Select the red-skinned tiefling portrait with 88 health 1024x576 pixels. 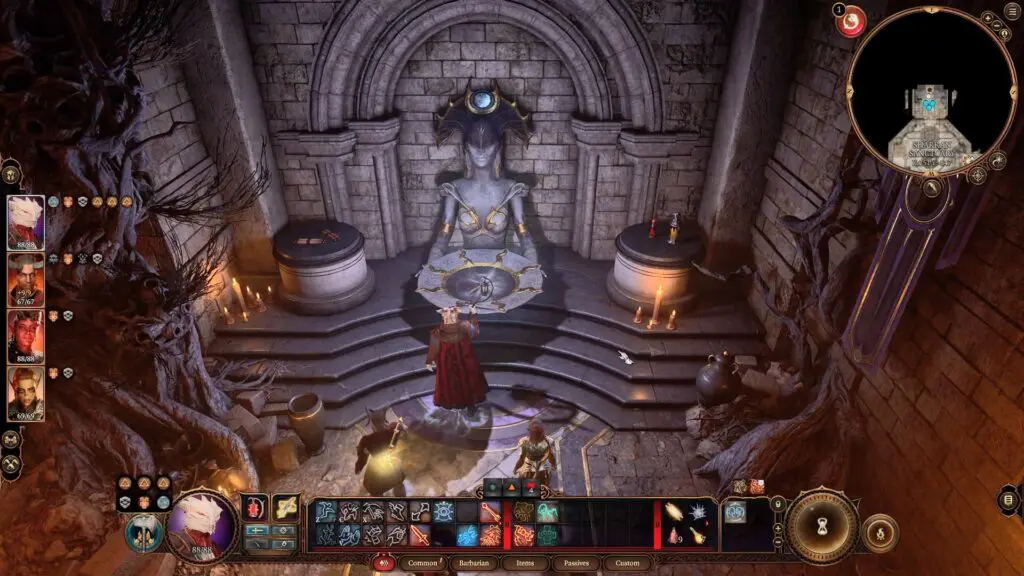[x=25, y=336]
